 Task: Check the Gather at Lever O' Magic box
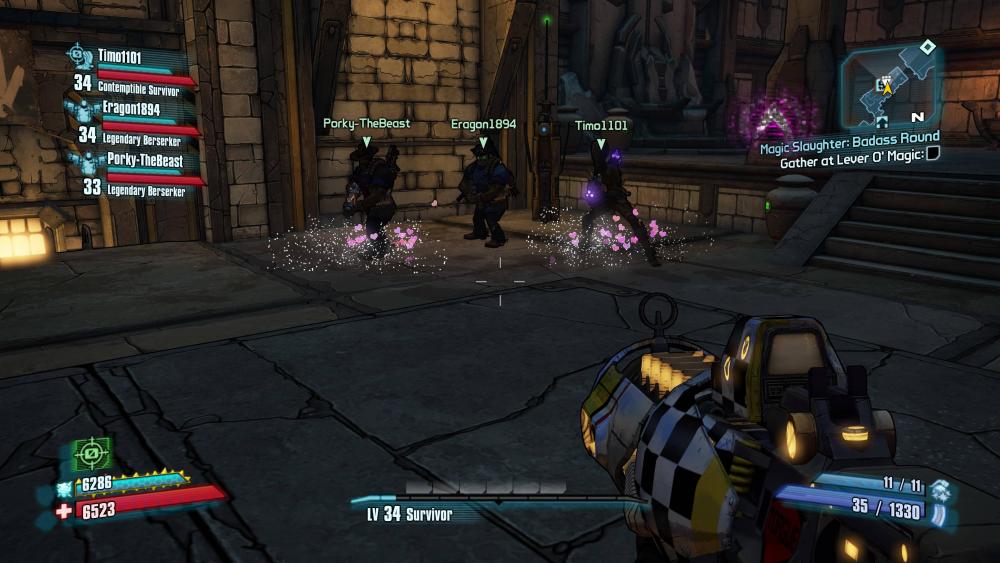(932, 153)
